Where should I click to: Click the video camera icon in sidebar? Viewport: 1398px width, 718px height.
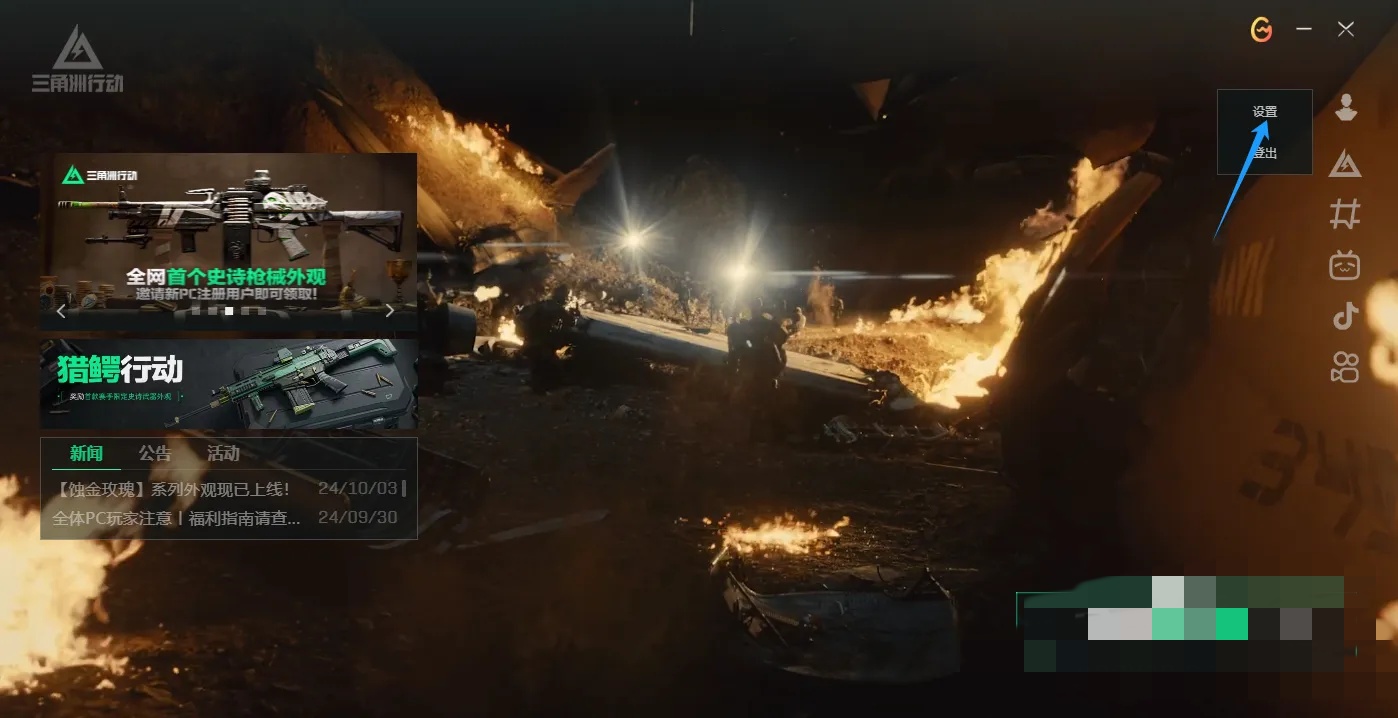1346,368
